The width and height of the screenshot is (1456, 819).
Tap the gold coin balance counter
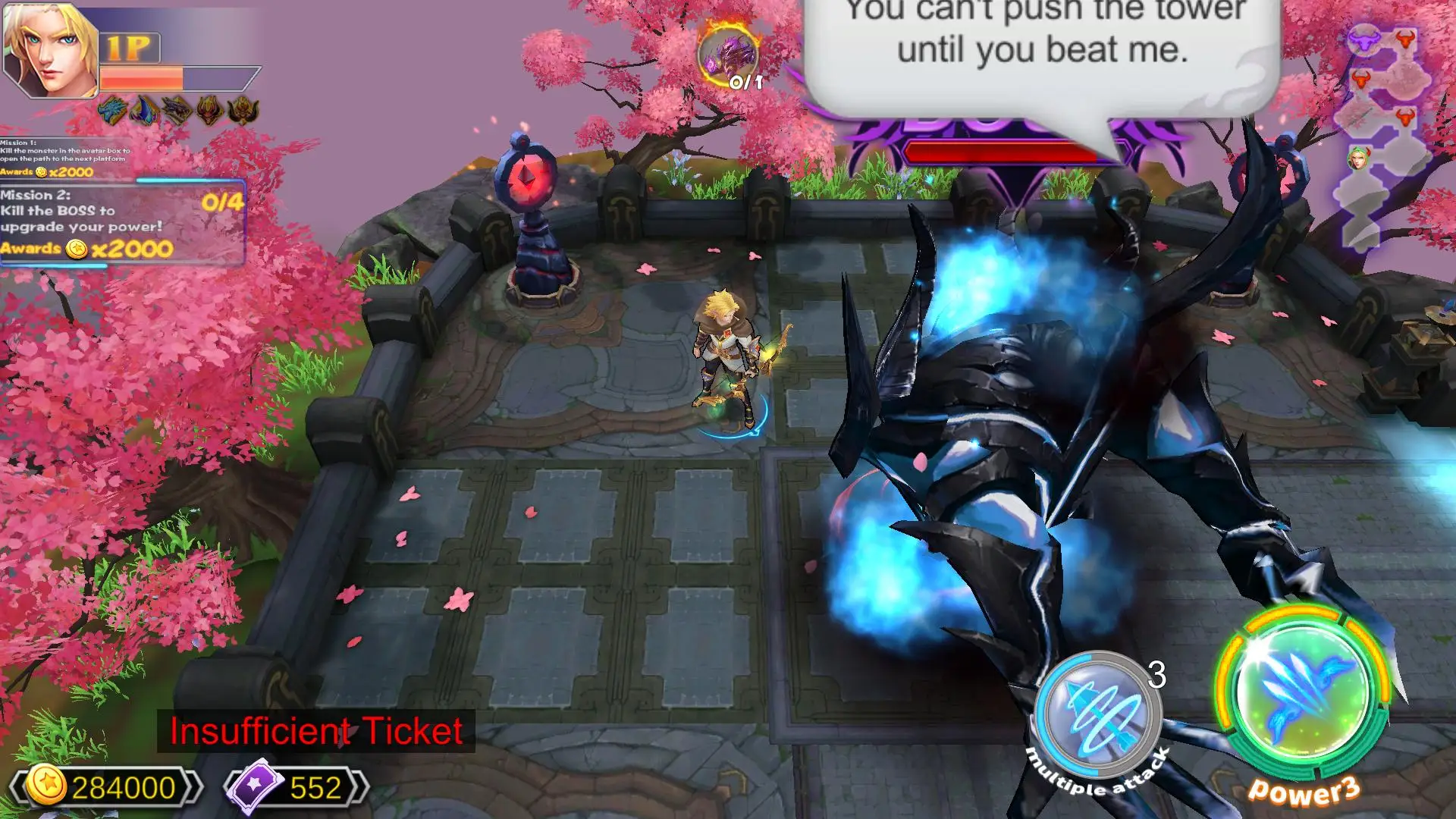pos(106,787)
